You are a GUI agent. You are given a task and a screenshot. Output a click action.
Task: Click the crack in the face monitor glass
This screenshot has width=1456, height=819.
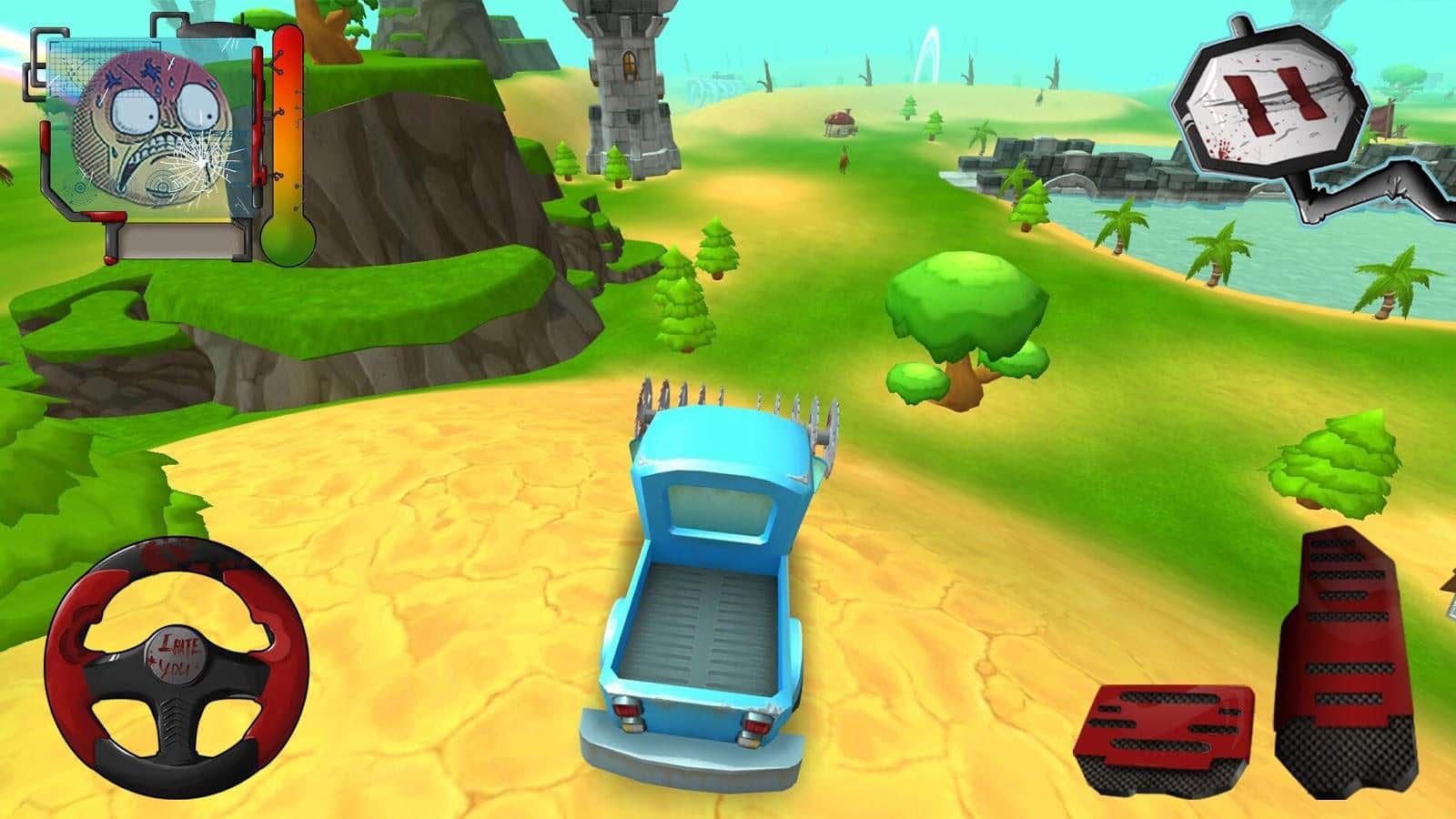click(x=200, y=163)
